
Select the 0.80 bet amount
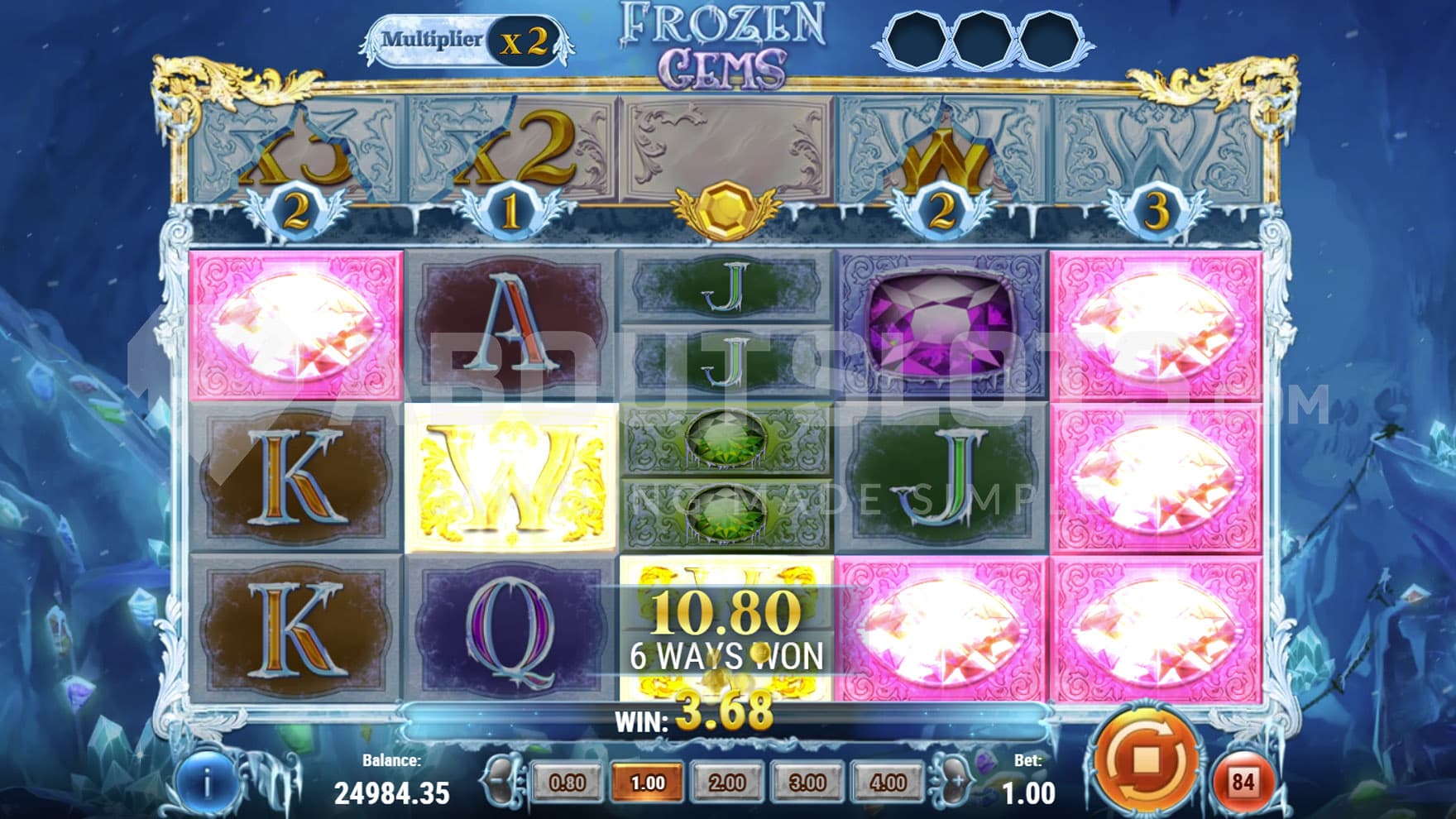[568, 783]
